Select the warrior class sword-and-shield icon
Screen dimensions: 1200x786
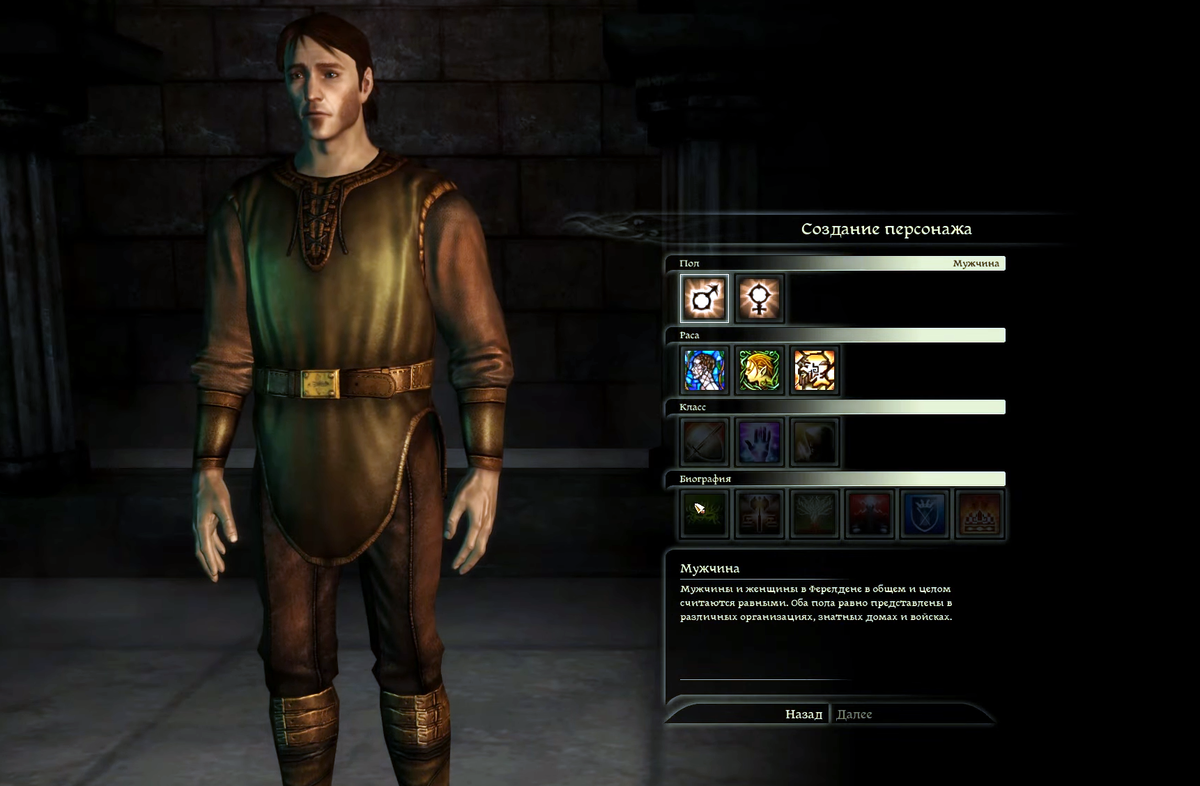coord(705,442)
